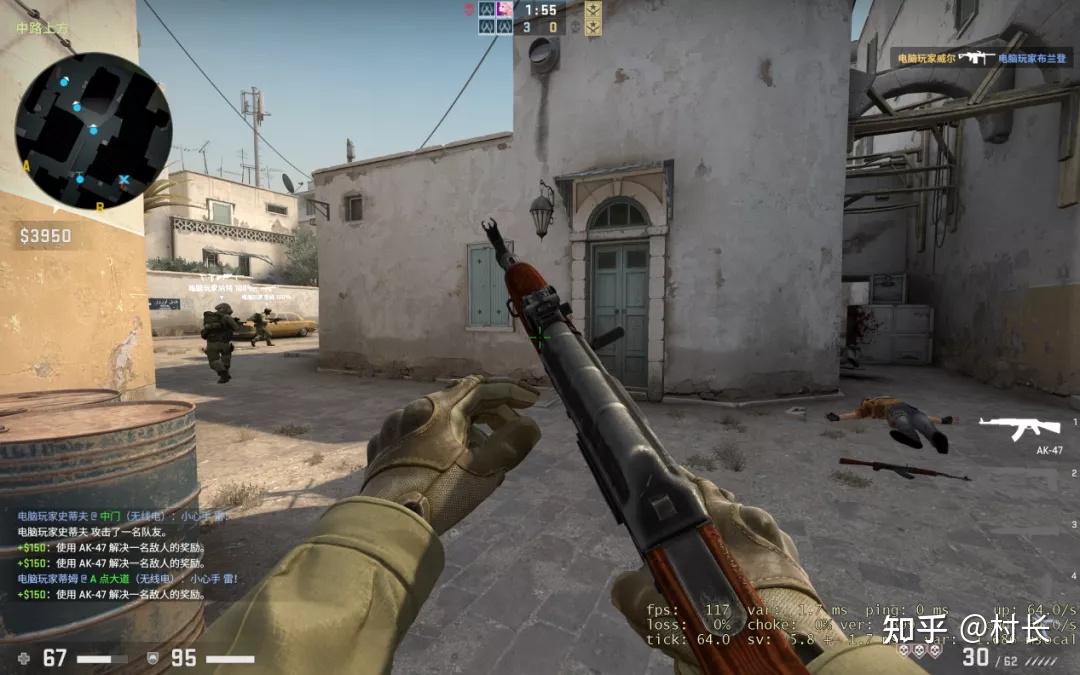Click the circular radar minimap
This screenshot has width=1080, height=675.
93,131
